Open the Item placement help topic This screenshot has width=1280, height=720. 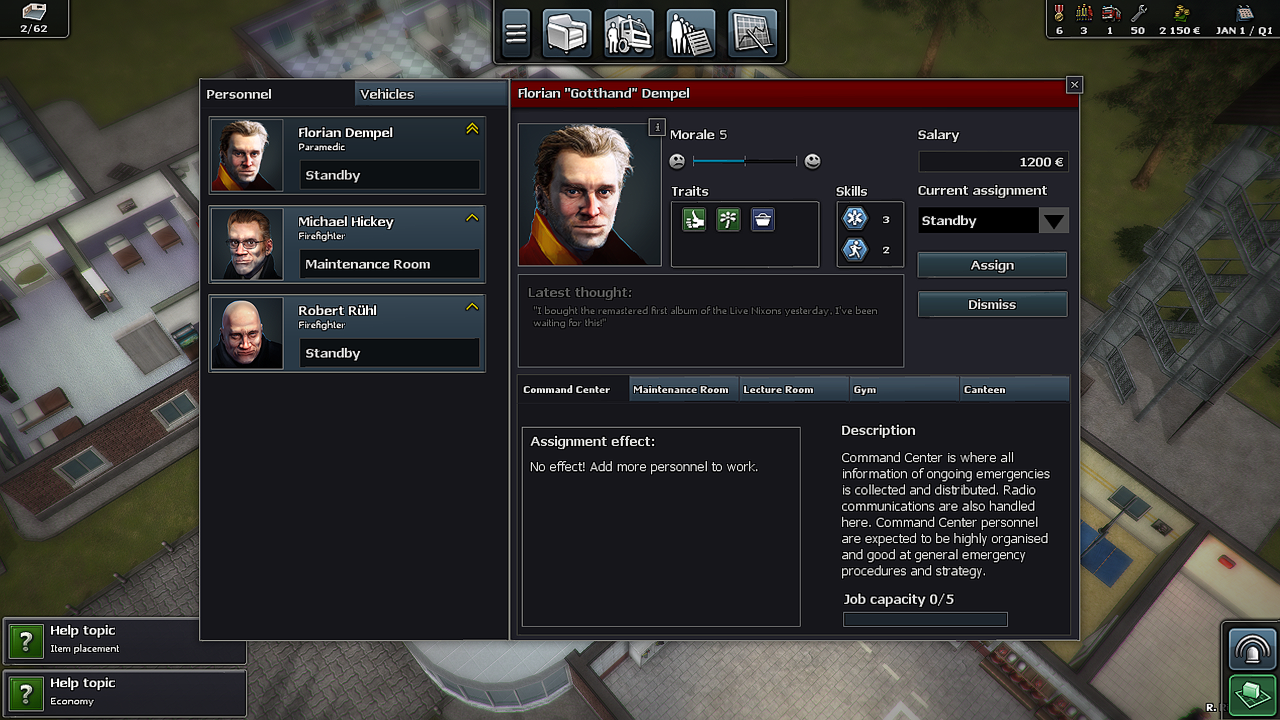(124, 641)
